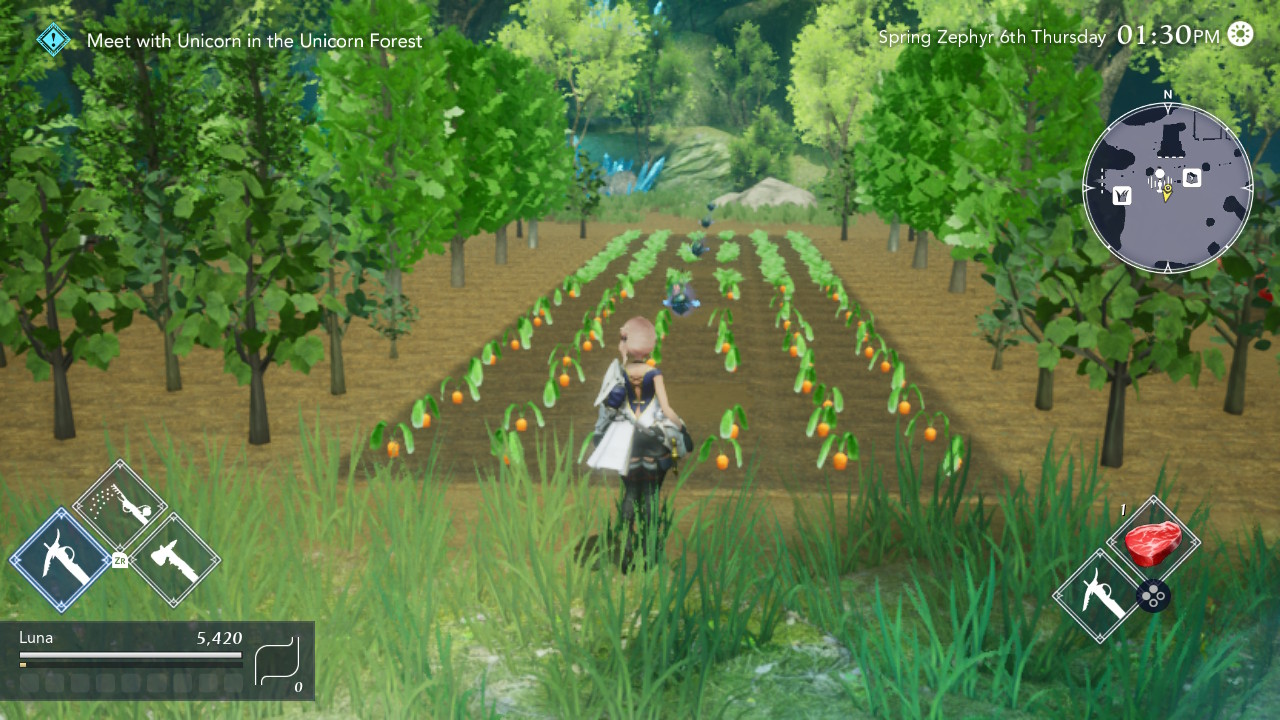Expand the minimap circle
Screen dimensions: 1280x720
coord(1168,186)
